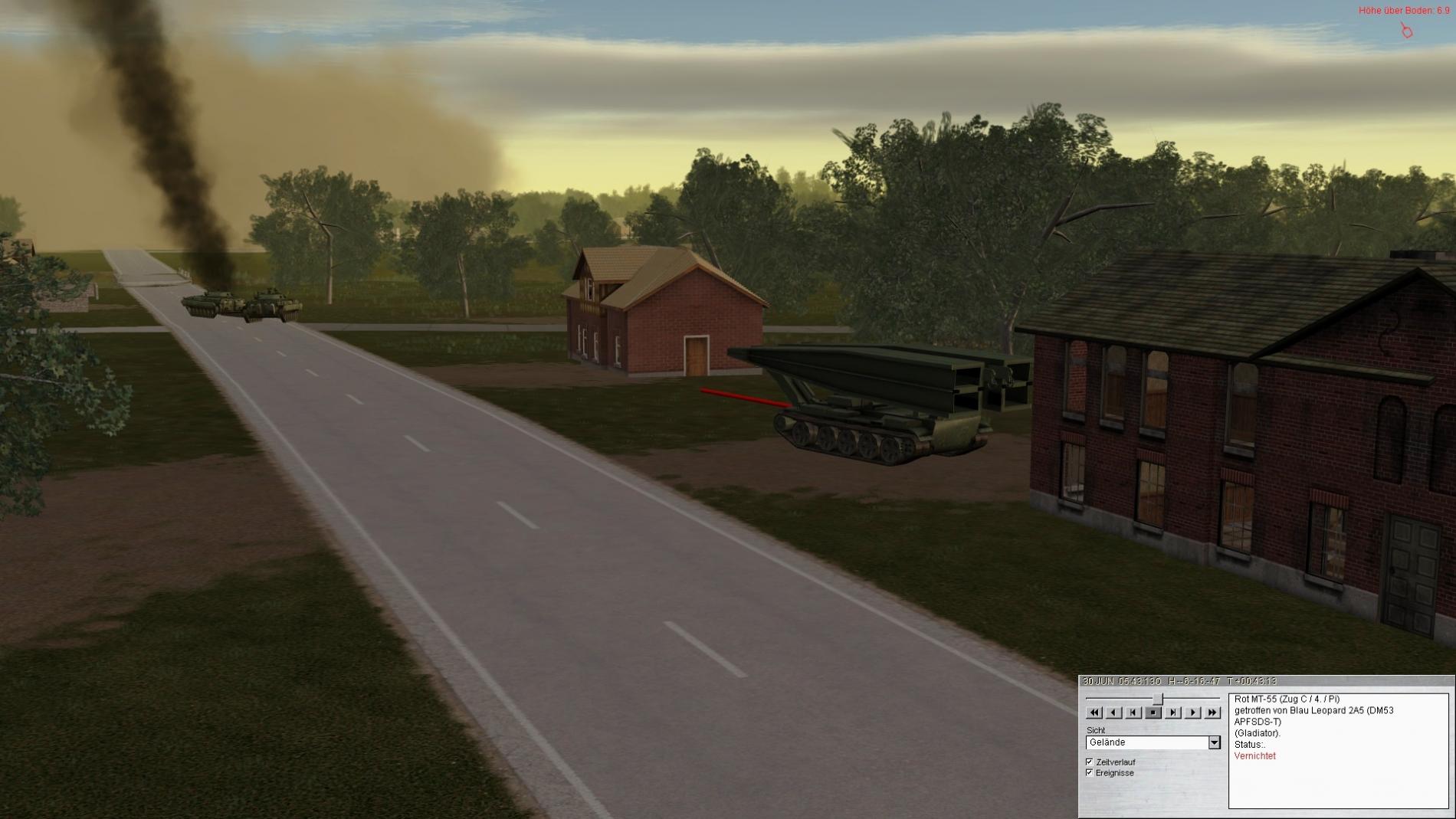Jump to the previous event
This screenshot has width=1456, height=819.
[x=1133, y=713]
